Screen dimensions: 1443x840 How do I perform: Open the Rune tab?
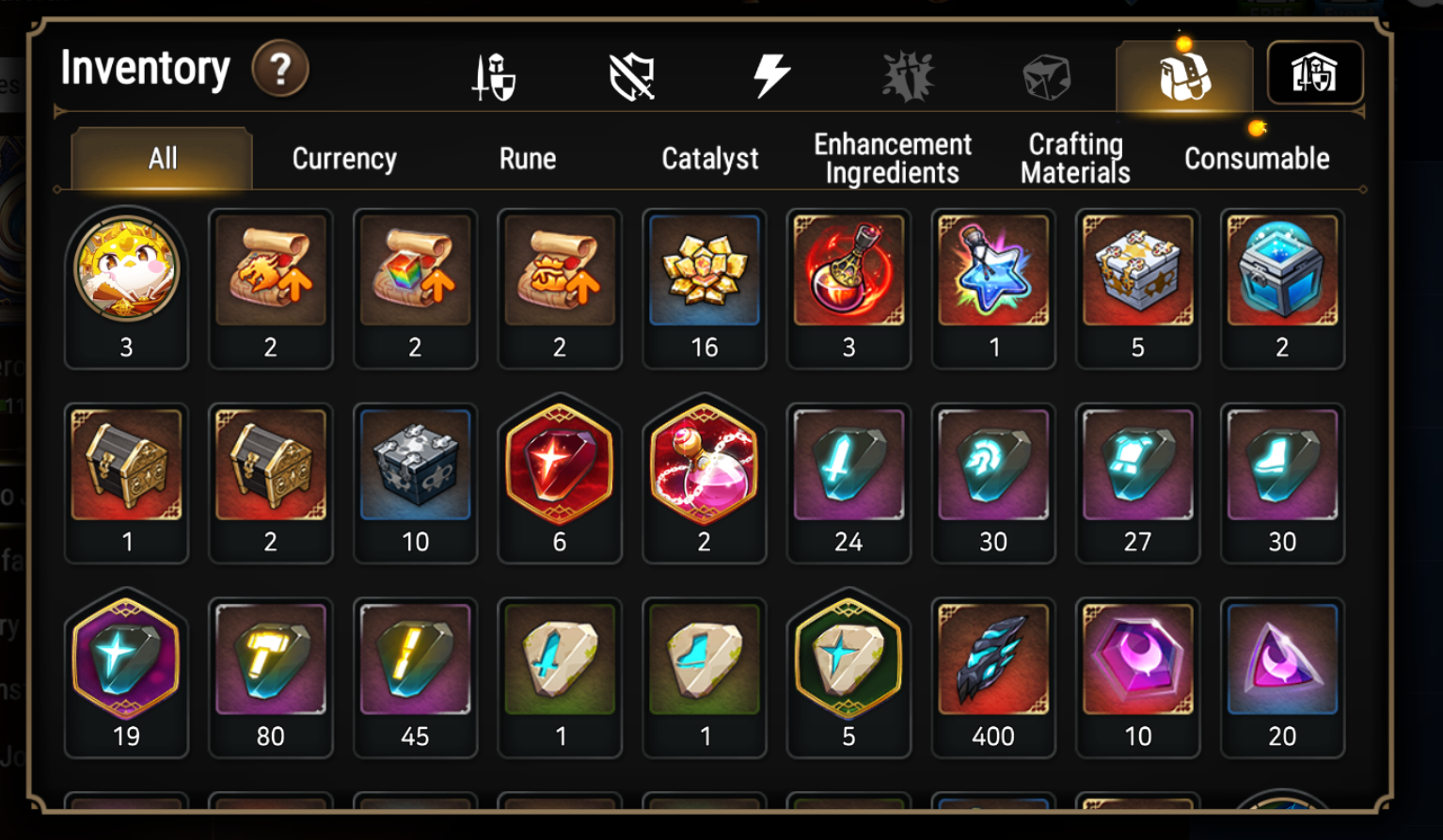click(x=527, y=157)
